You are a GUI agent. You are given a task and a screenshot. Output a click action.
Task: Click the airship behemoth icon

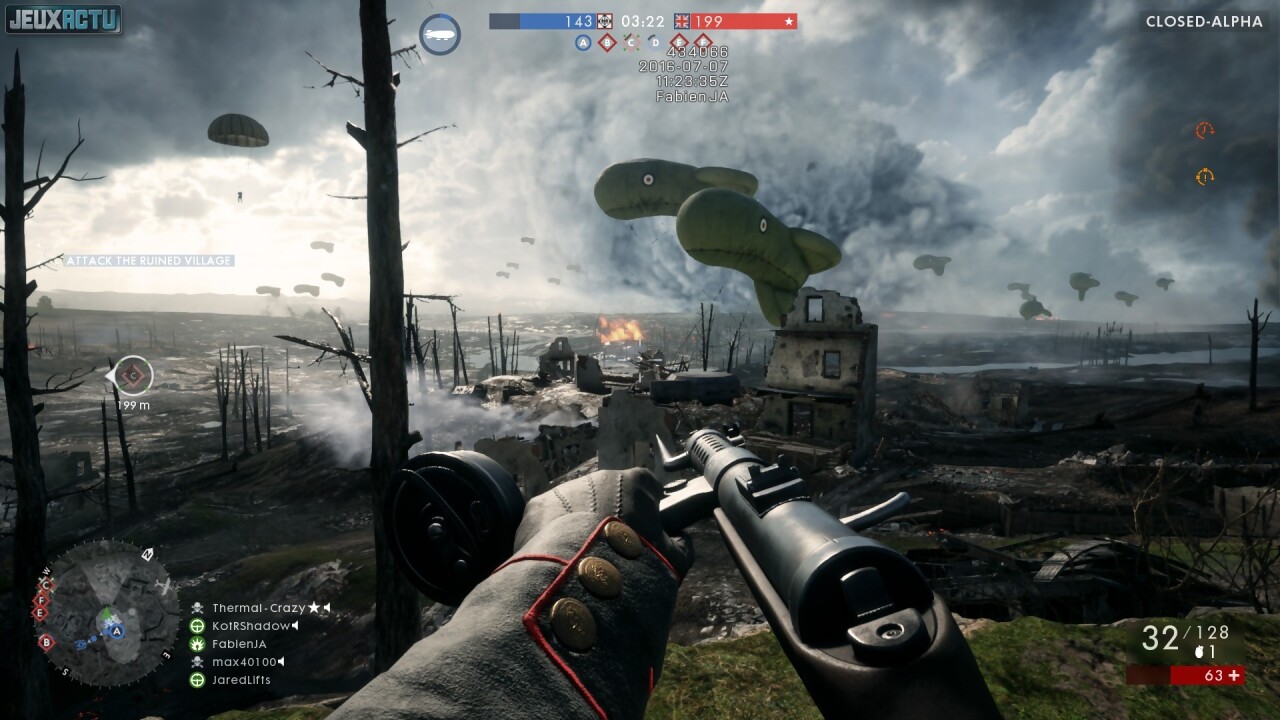[439, 34]
